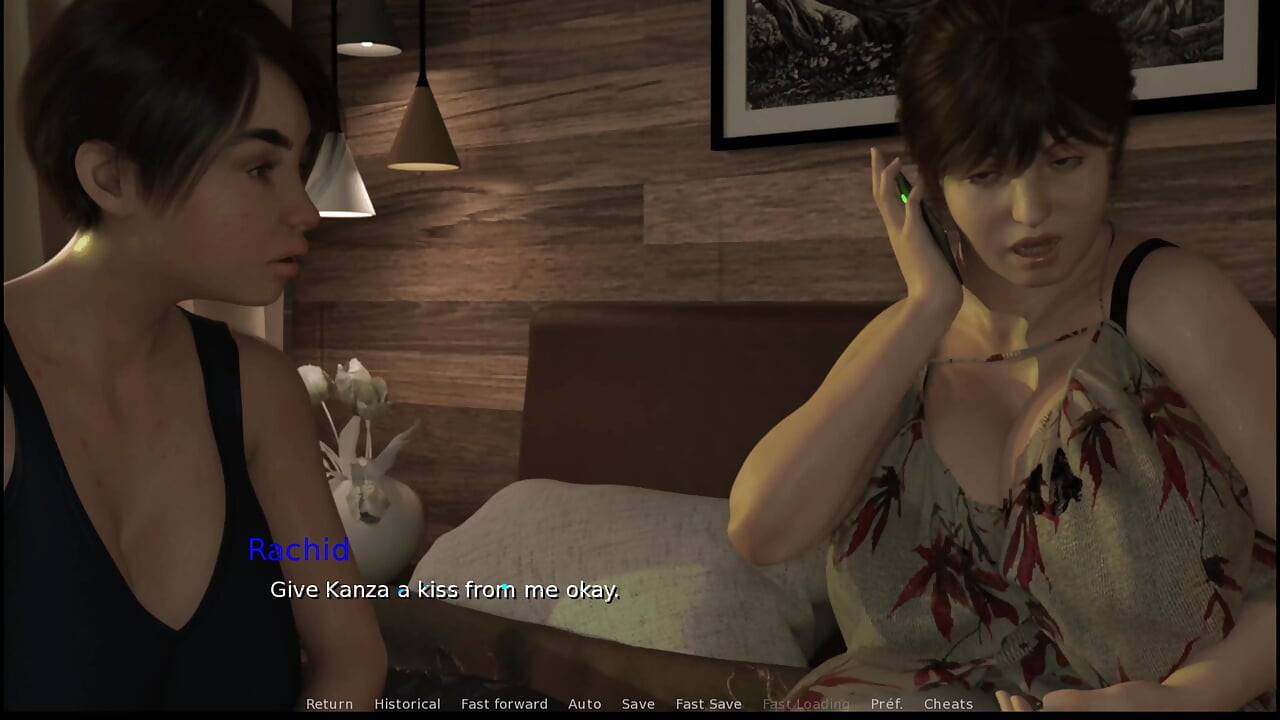Screen dimensions: 1280x720
Task: Quick-save using Fast Save
Action: coord(708,703)
